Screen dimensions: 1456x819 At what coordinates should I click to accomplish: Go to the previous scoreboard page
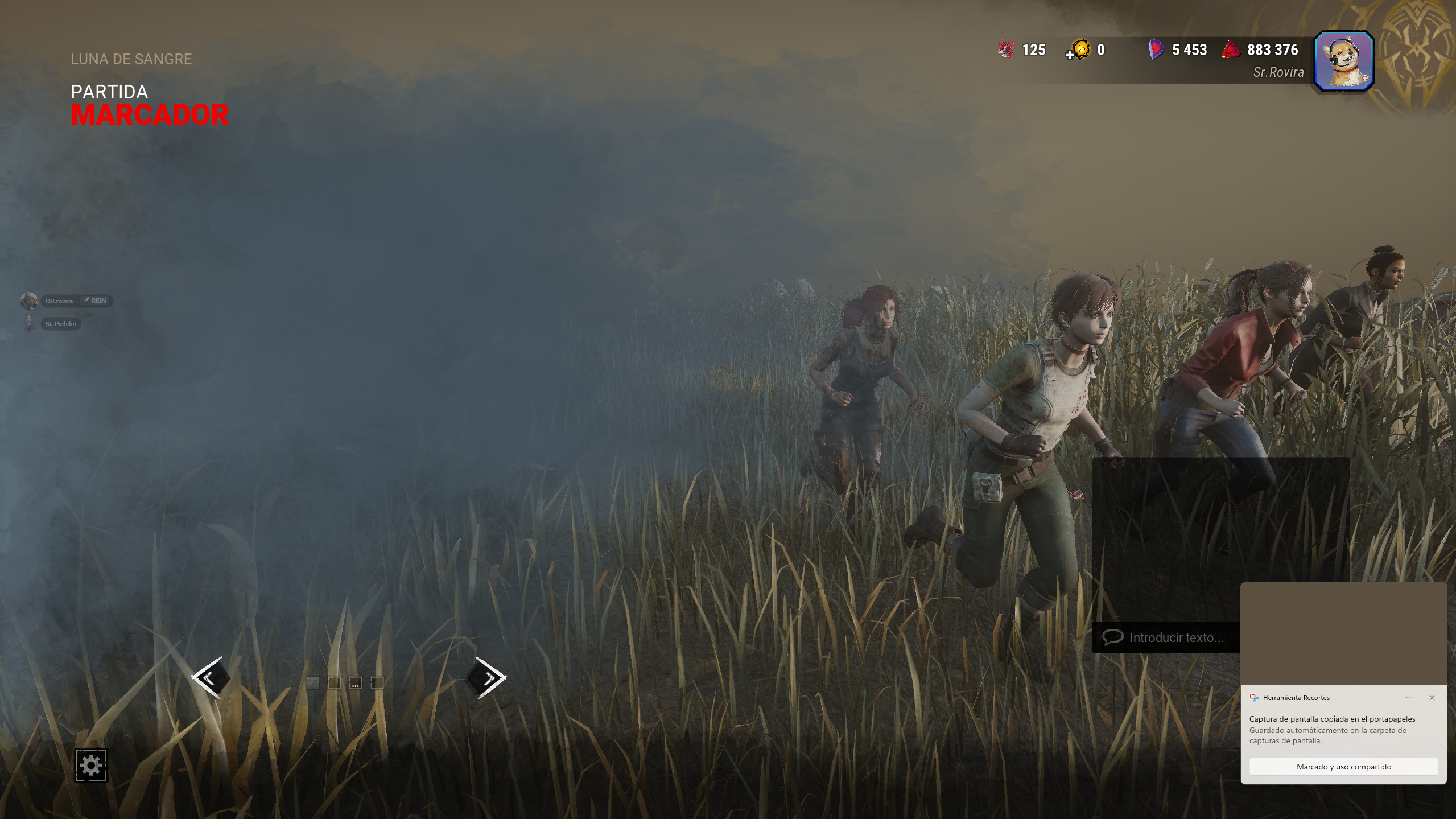211,677
